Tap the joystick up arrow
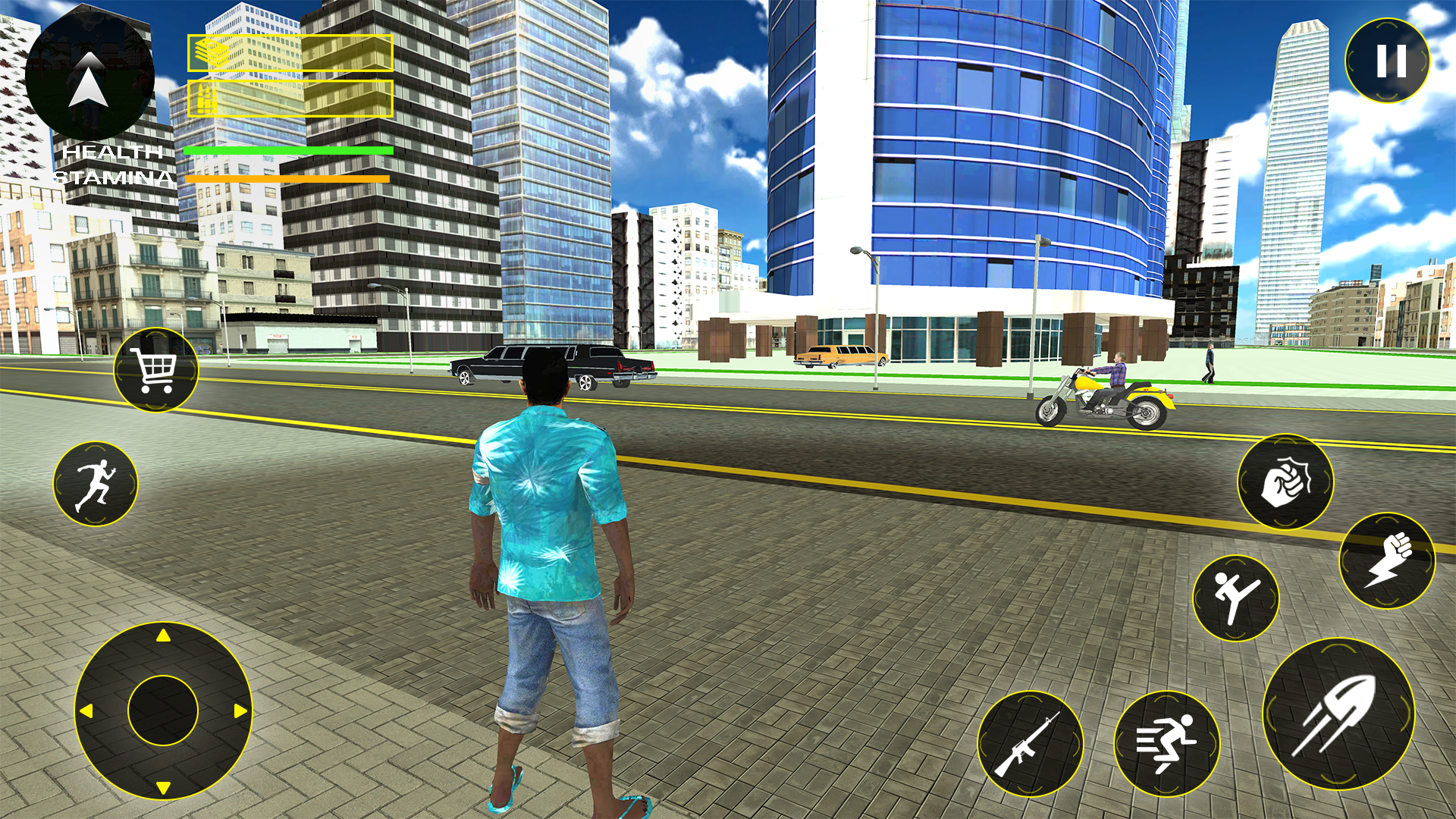Image resolution: width=1456 pixels, height=819 pixels. pos(162,635)
